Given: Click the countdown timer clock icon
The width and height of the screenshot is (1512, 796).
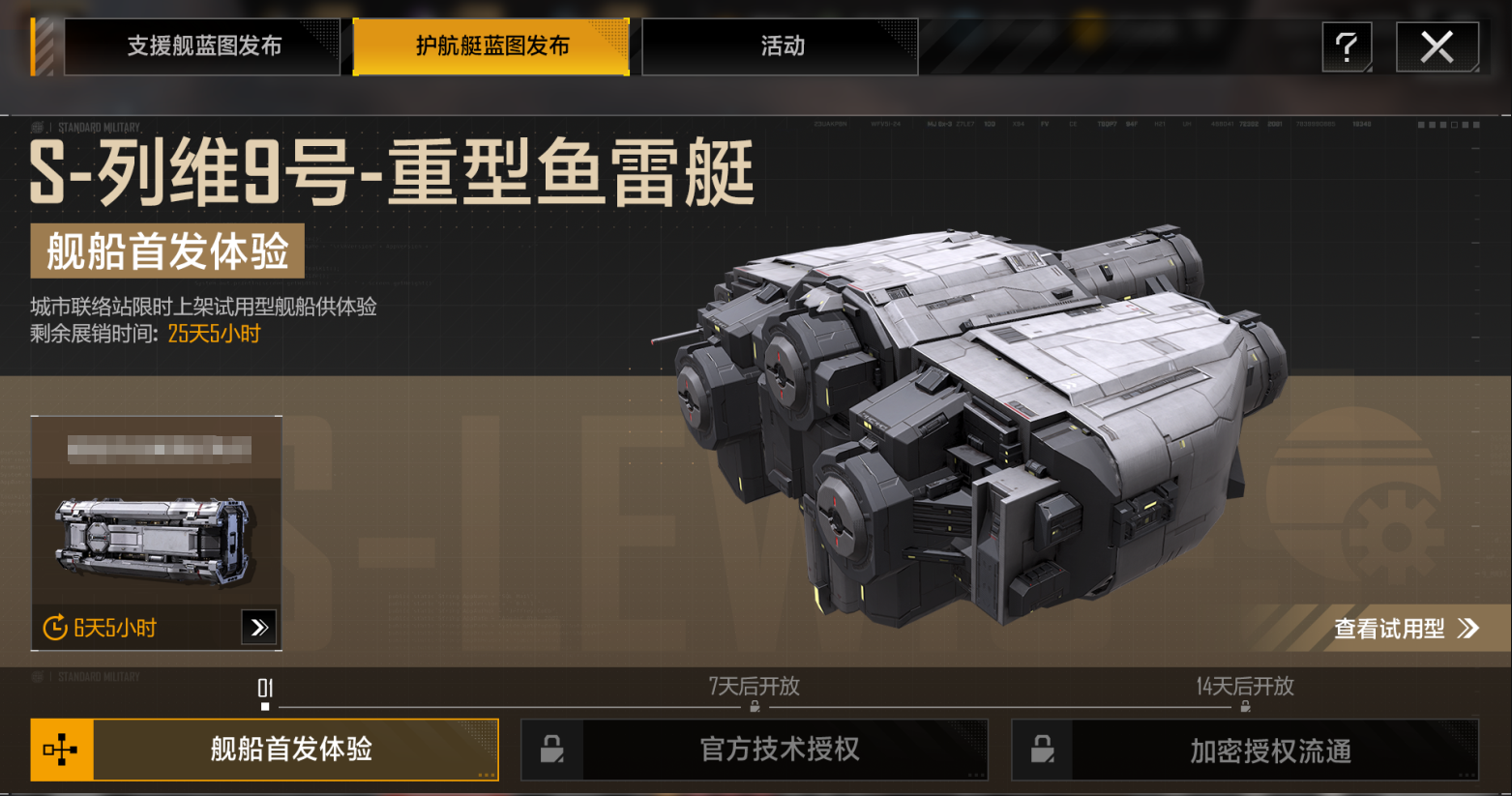Looking at the screenshot, I should [53, 628].
